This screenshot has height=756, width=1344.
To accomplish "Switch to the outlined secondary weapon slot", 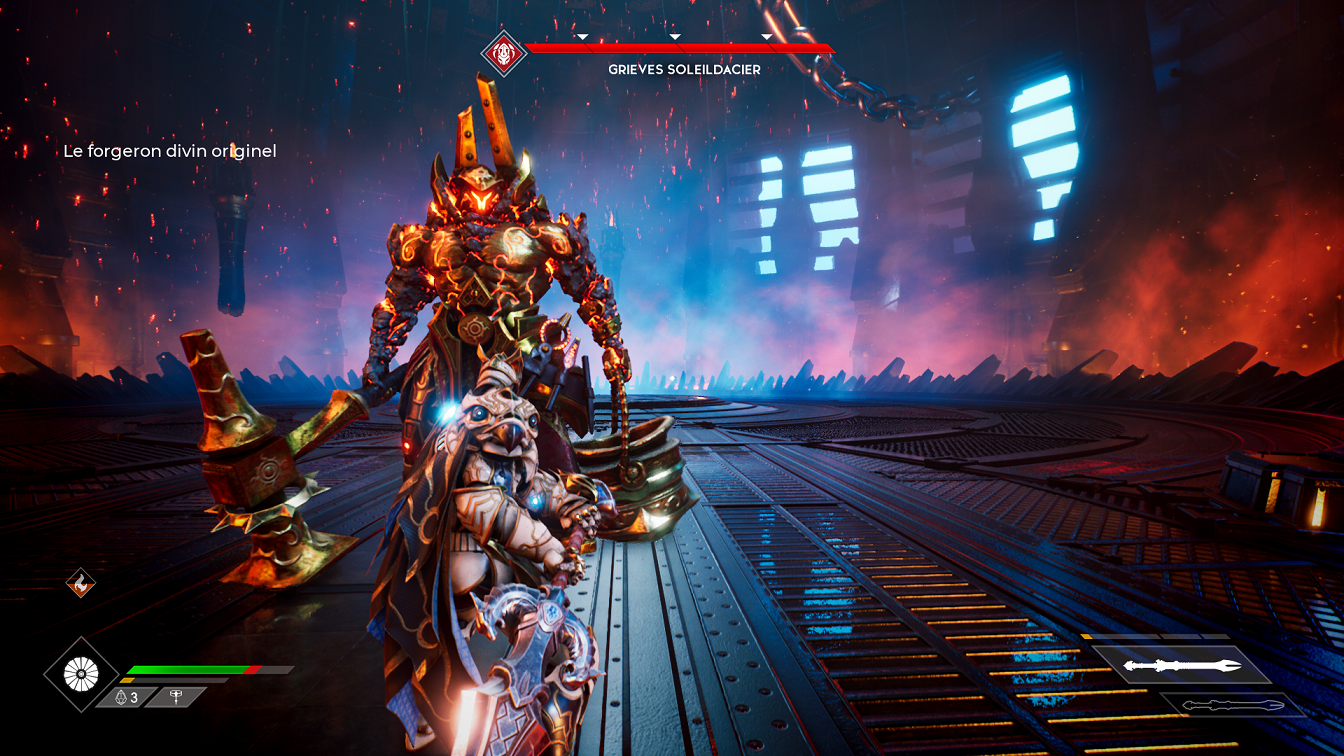I will pyautogui.click(x=1229, y=705).
